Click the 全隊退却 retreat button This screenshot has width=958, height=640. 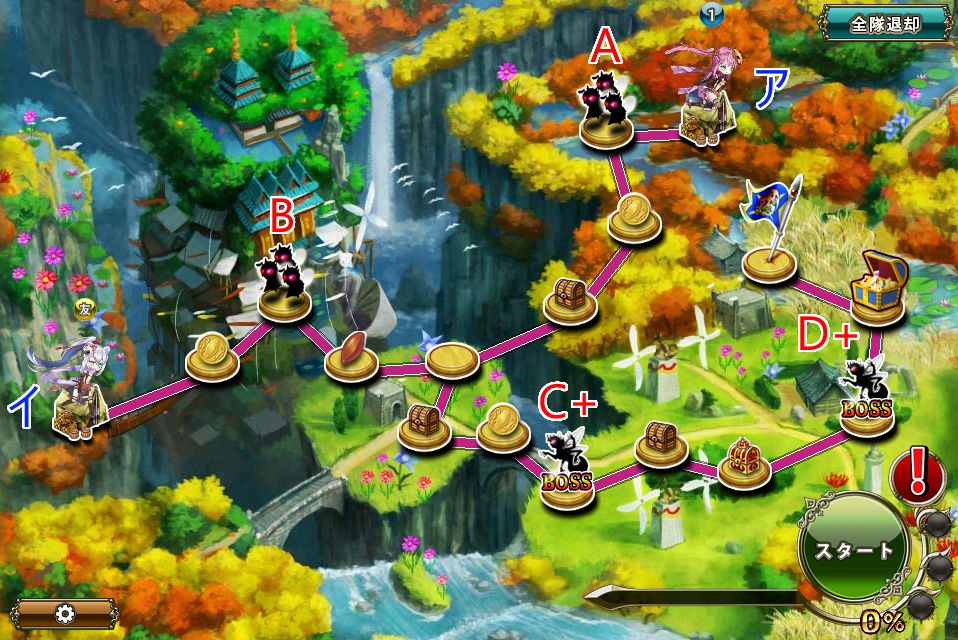tap(885, 22)
